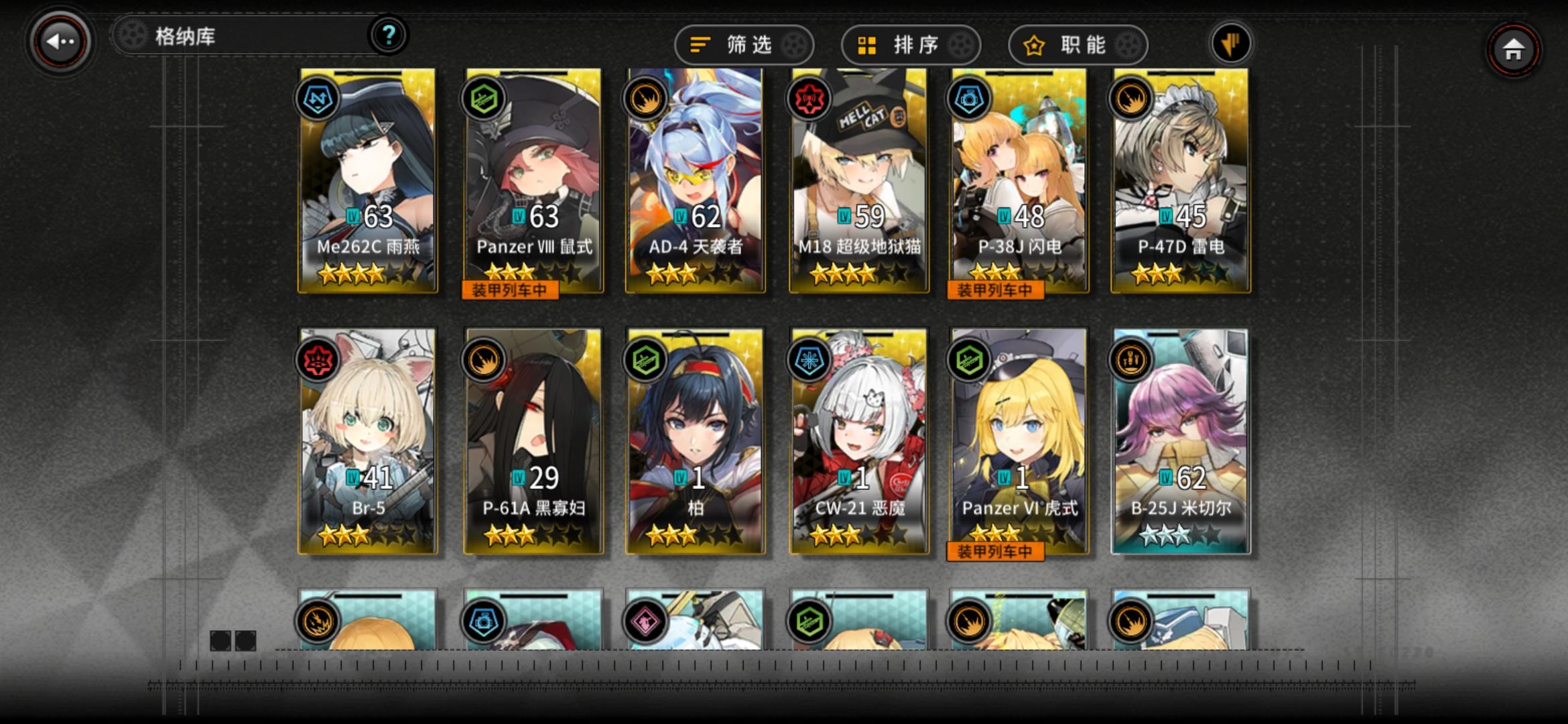The width and height of the screenshot is (1568, 724).
Task: Click the red attack icon on M18 超级地狱猫
Action: [809, 99]
